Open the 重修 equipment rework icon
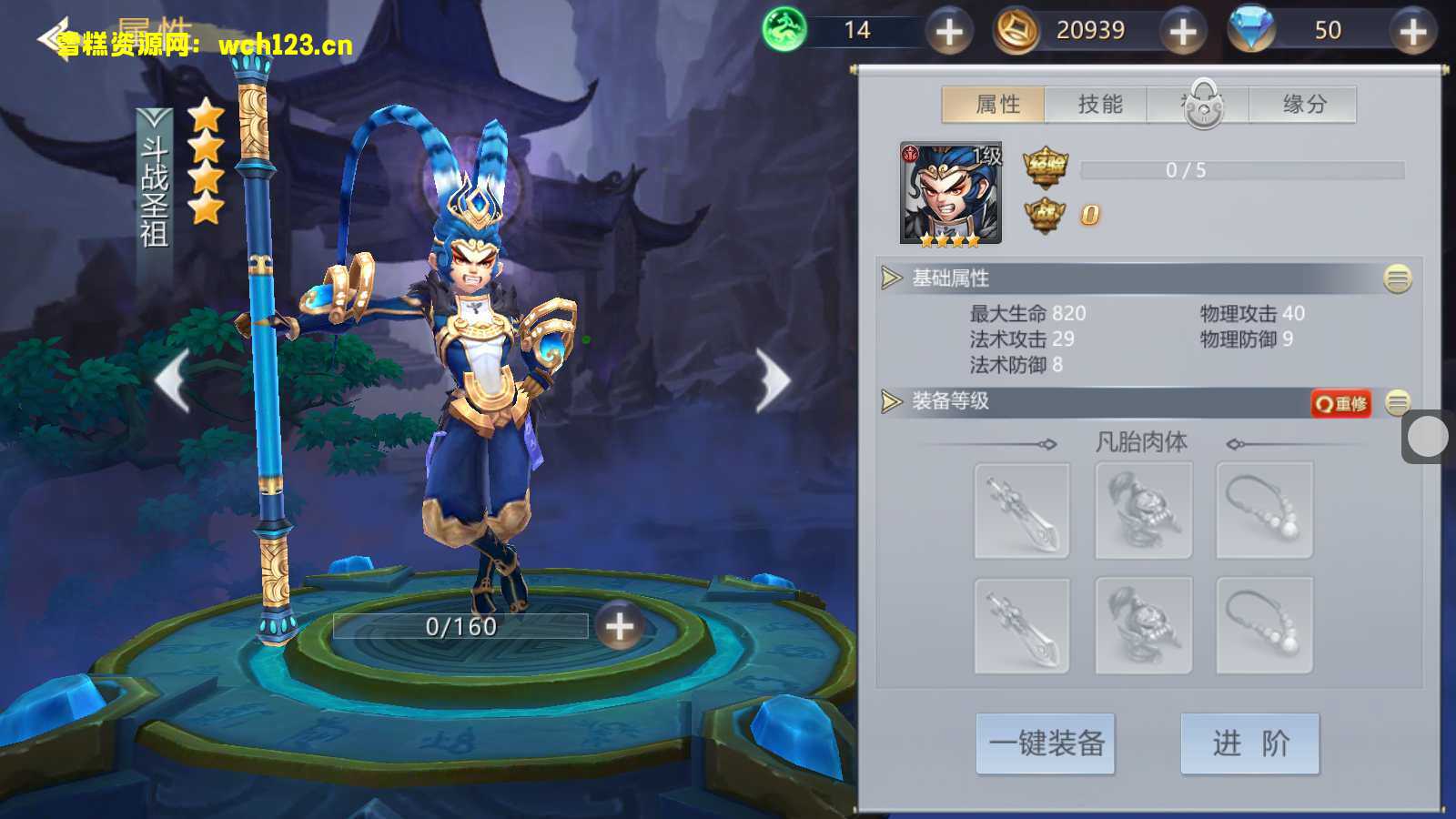 [x=1340, y=403]
